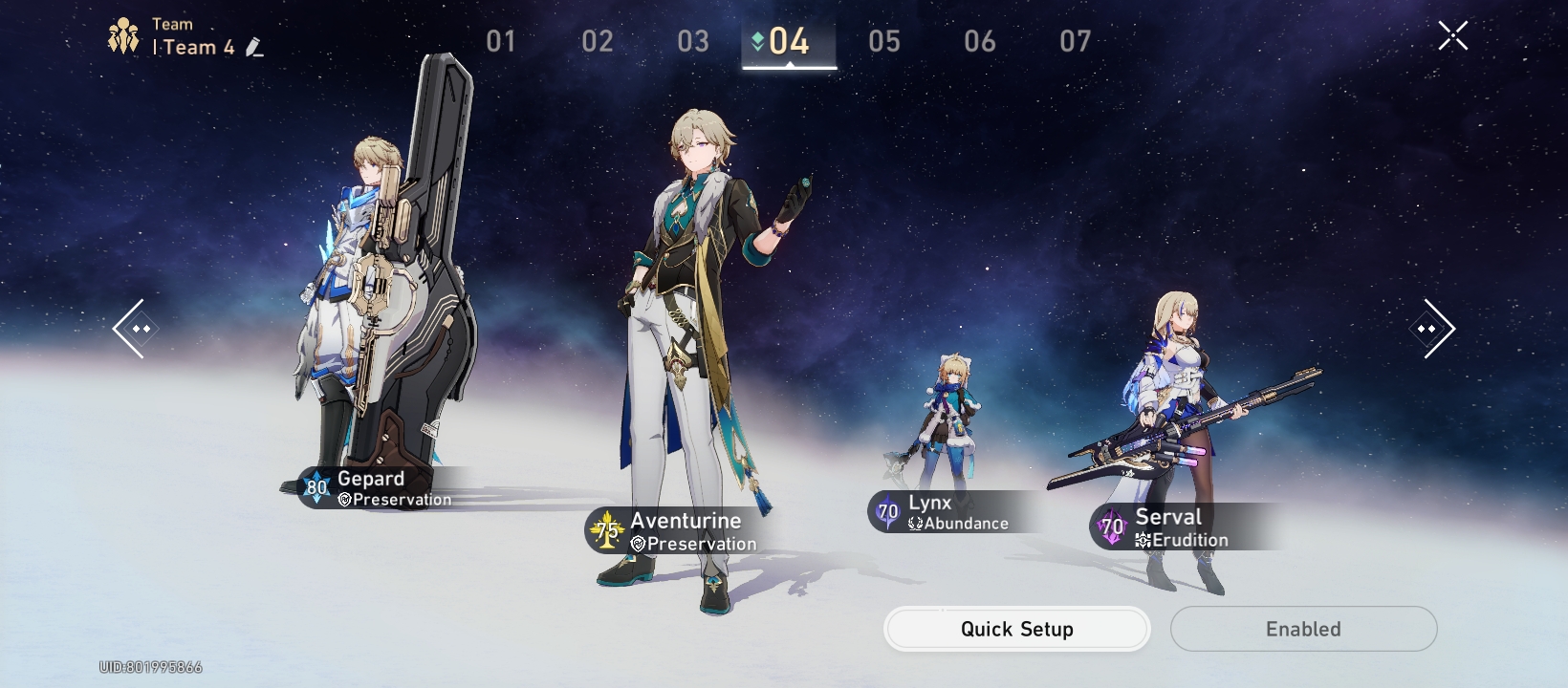
Task: Select Aventurine's rarity diamond badge
Action: pos(609,530)
